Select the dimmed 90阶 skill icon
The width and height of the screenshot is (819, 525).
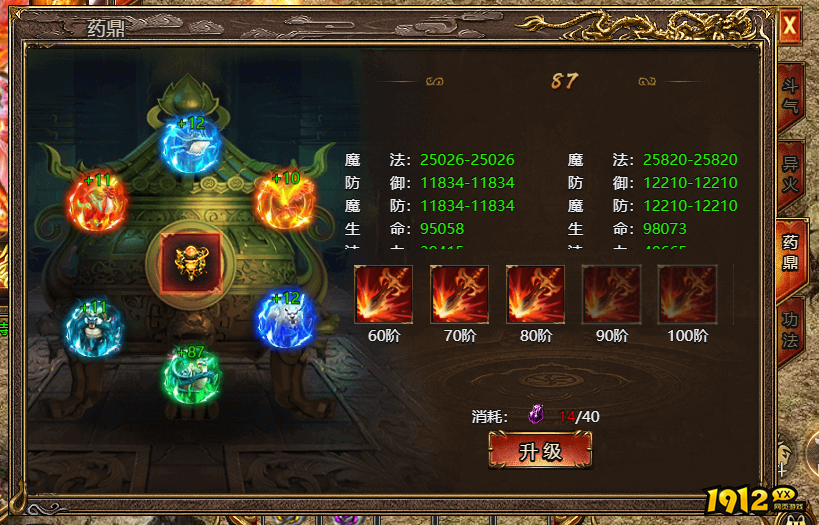[x=612, y=294]
